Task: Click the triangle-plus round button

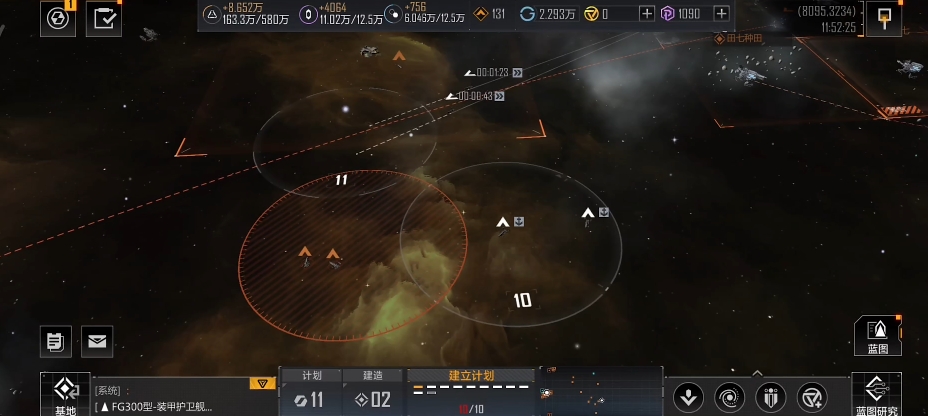Action: click(x=813, y=397)
